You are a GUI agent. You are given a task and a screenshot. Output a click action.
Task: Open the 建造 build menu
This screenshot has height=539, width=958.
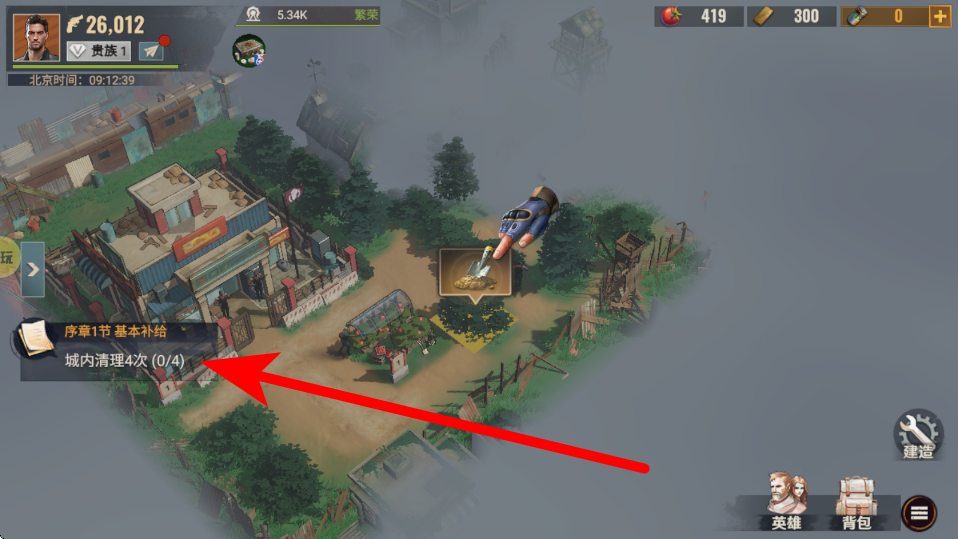[918, 435]
